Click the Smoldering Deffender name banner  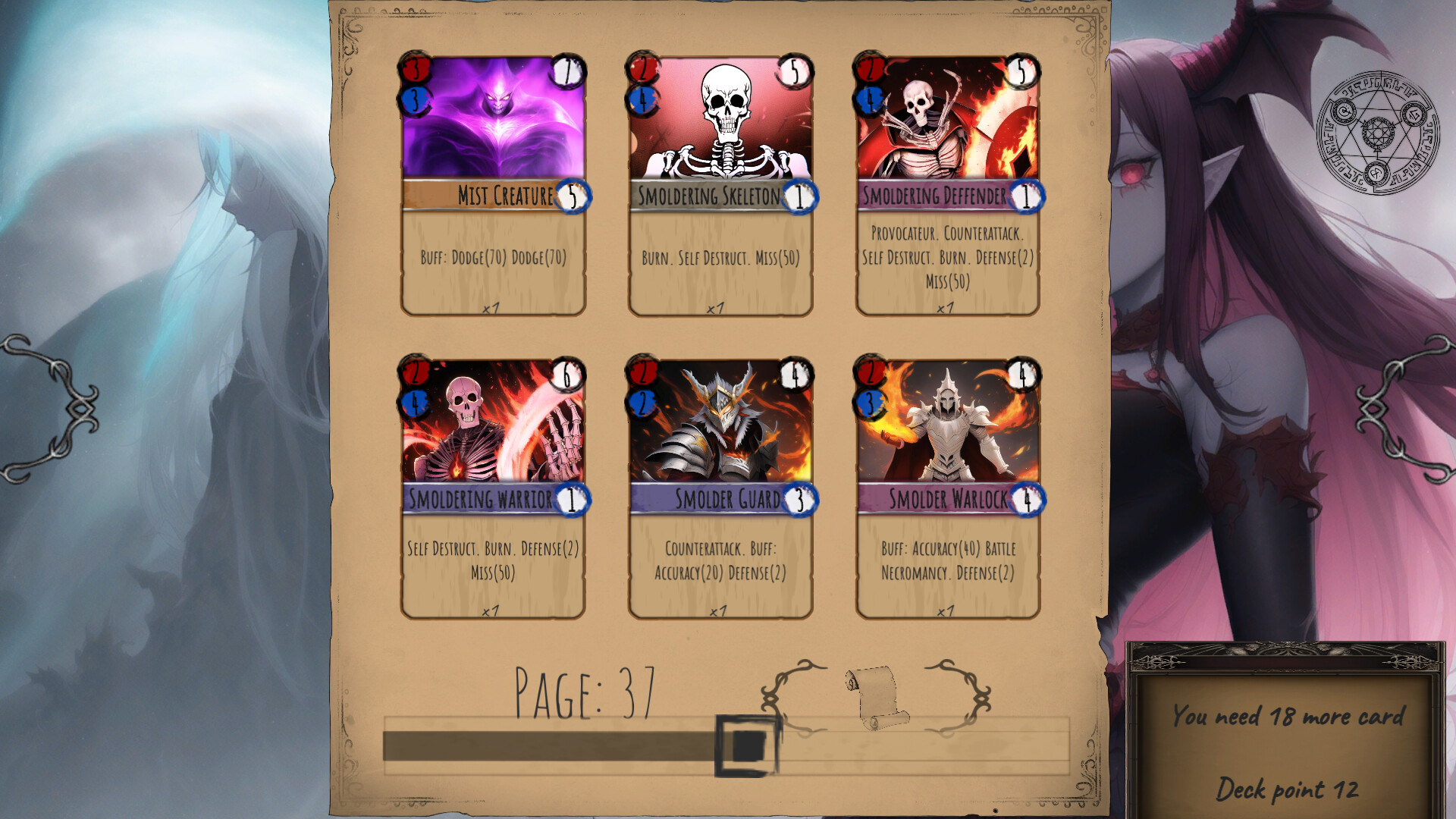click(933, 199)
